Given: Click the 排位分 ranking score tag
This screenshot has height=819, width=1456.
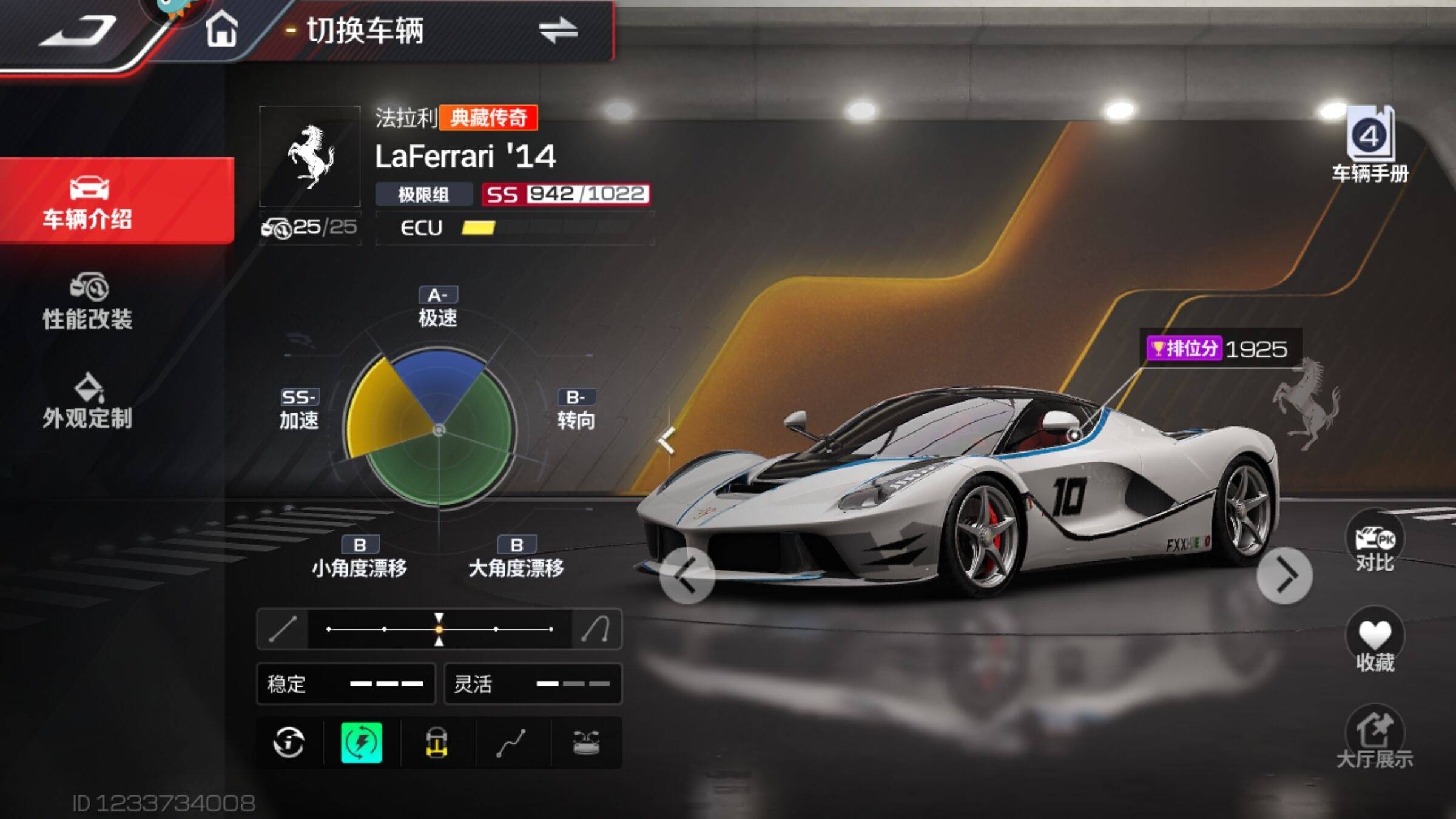Looking at the screenshot, I should point(1216,349).
